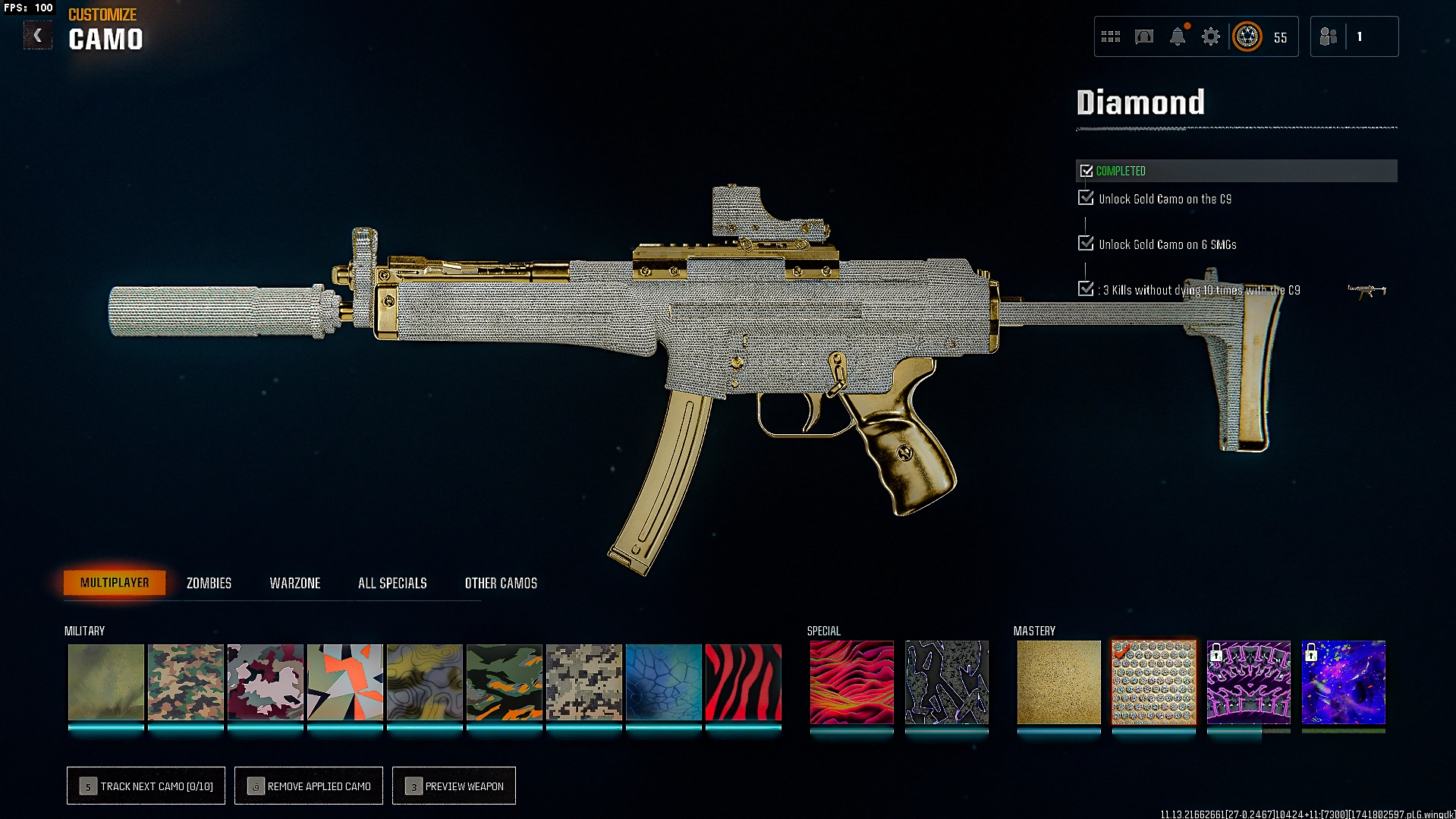The height and width of the screenshot is (819, 1456).
Task: Pick the red wavy special camo
Action: [851, 682]
